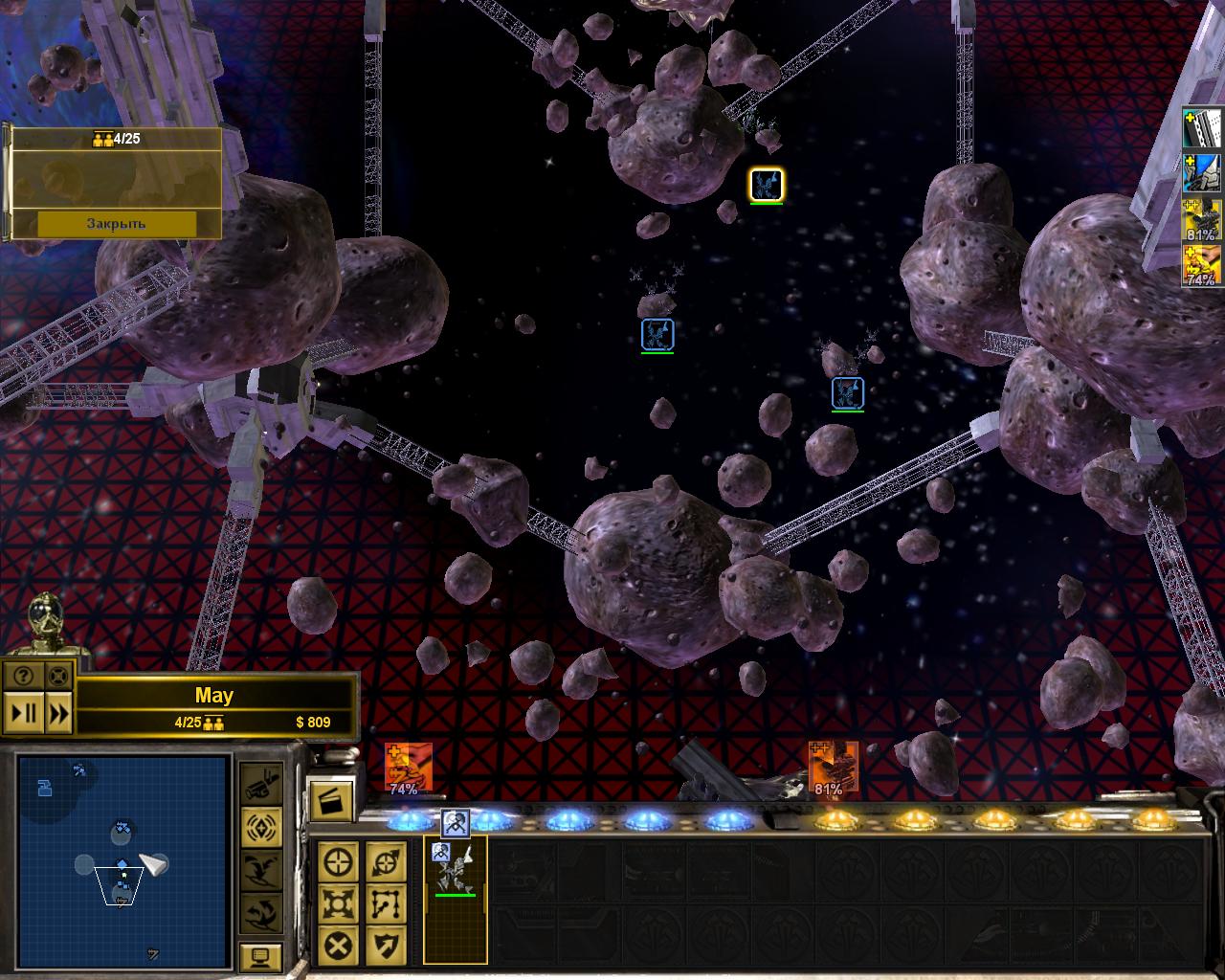Screen dimensions: 1225x980
Task: Open the computer terminal button below minimap
Action: pyautogui.click(x=260, y=955)
